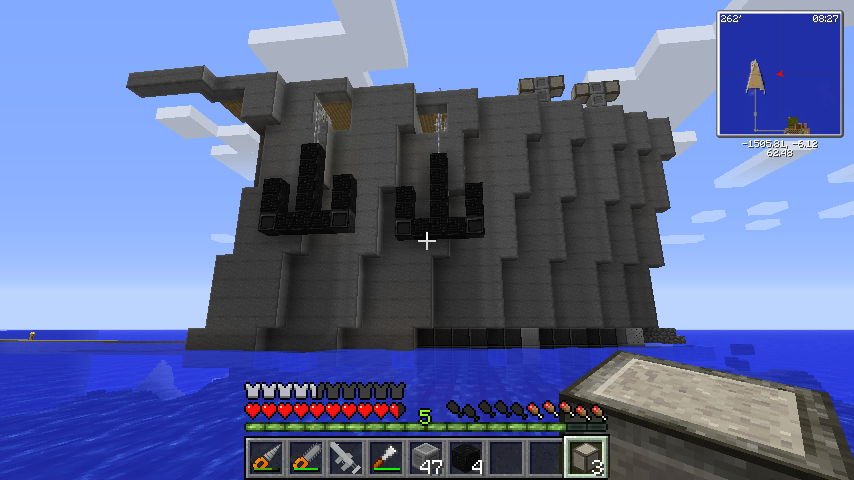Click the minimap in the corner

[x=779, y=74]
